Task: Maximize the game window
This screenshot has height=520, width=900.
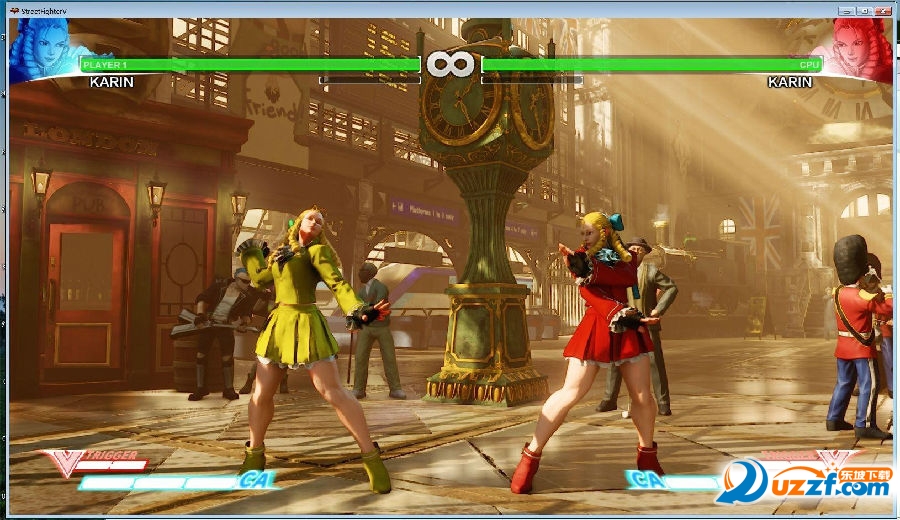Action: pos(863,10)
